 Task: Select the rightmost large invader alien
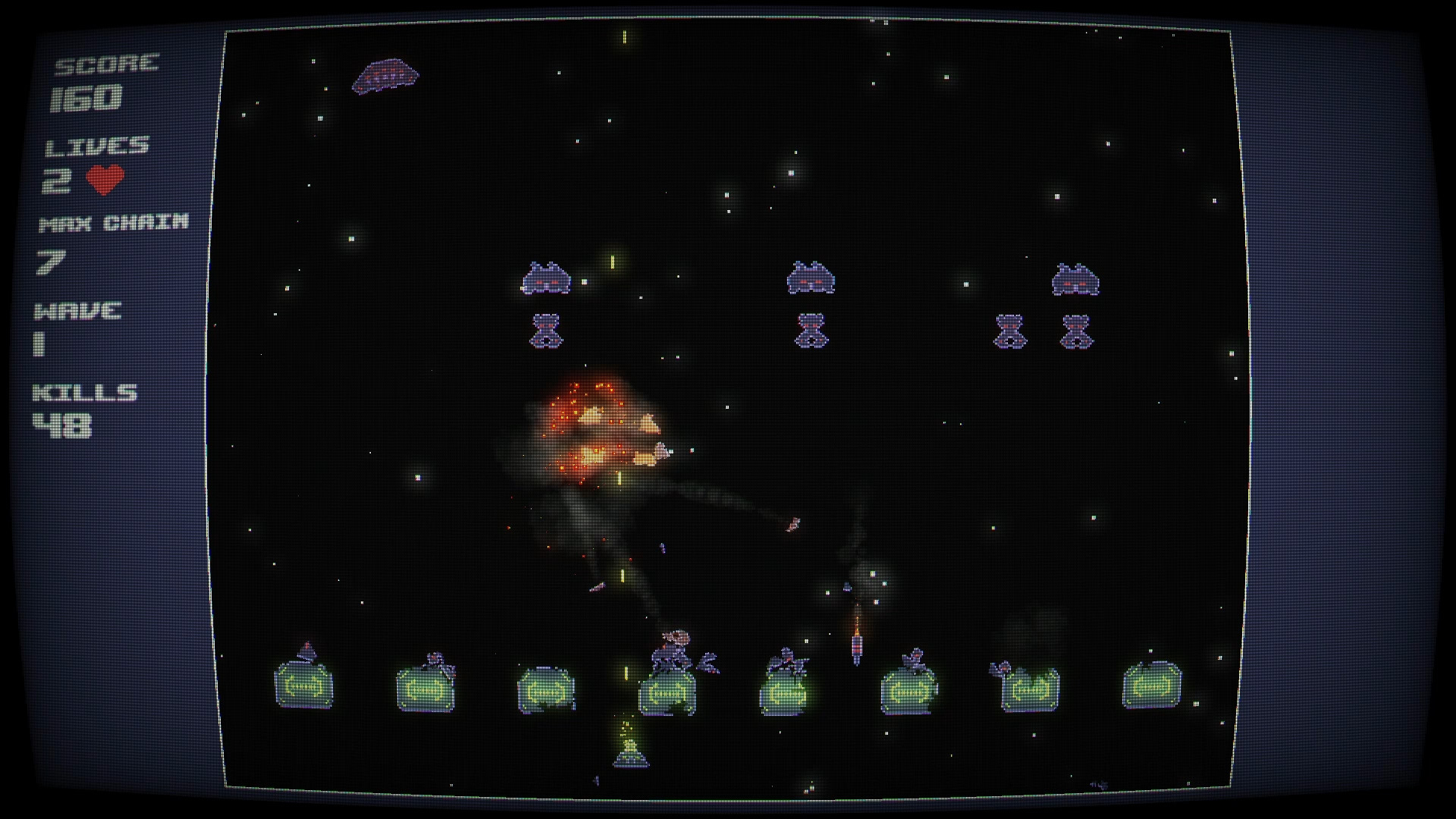point(1076,279)
